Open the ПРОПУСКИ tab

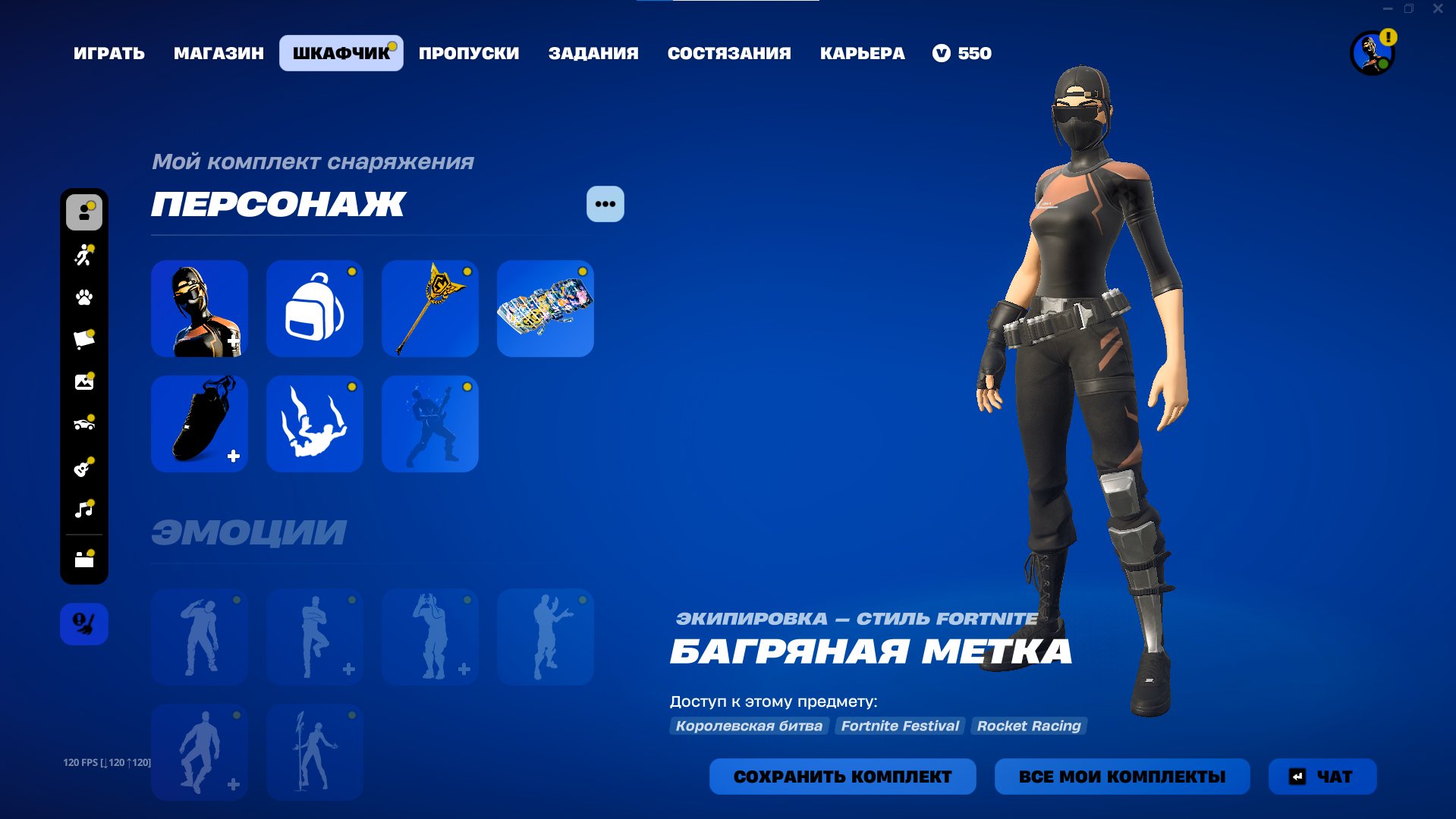(x=468, y=53)
